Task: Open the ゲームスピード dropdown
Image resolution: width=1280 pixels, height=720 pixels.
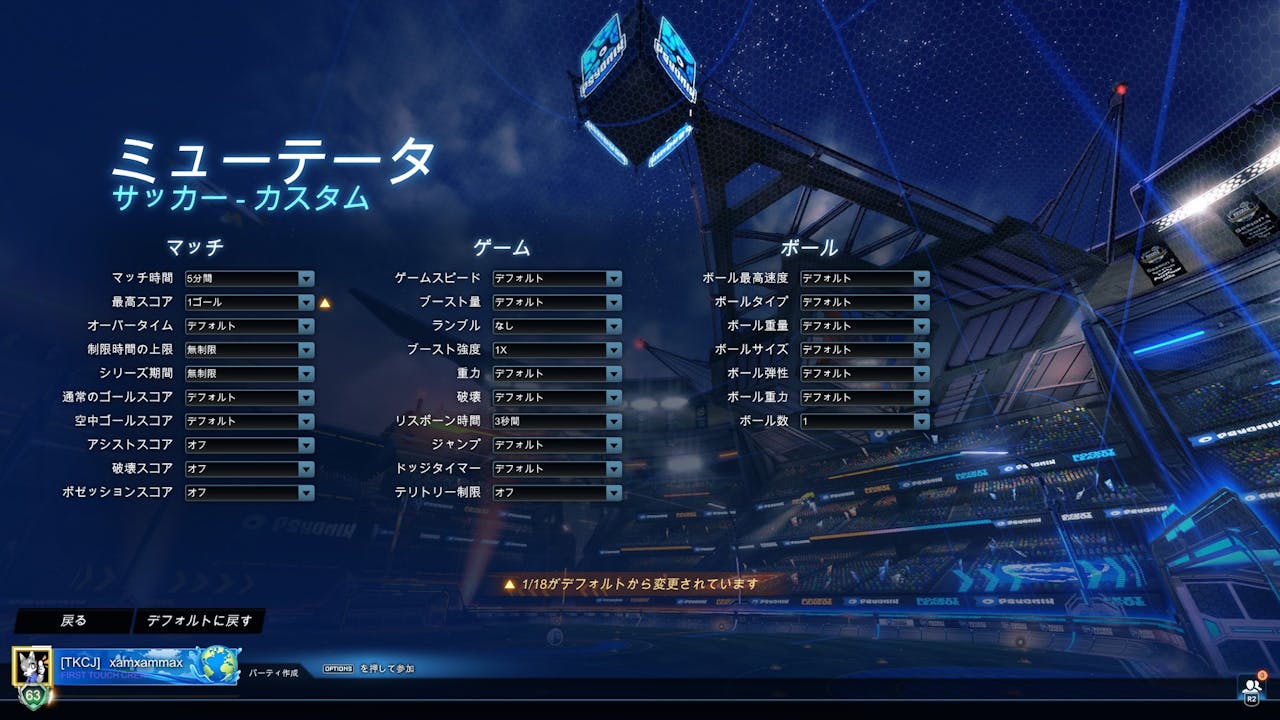Action: point(557,278)
